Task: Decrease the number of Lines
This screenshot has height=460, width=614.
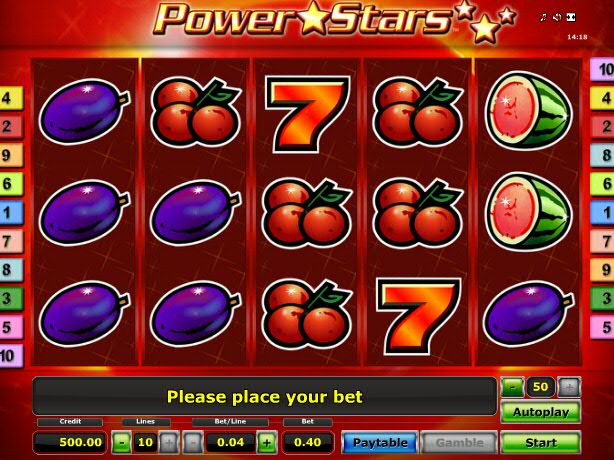Action: pos(121,442)
